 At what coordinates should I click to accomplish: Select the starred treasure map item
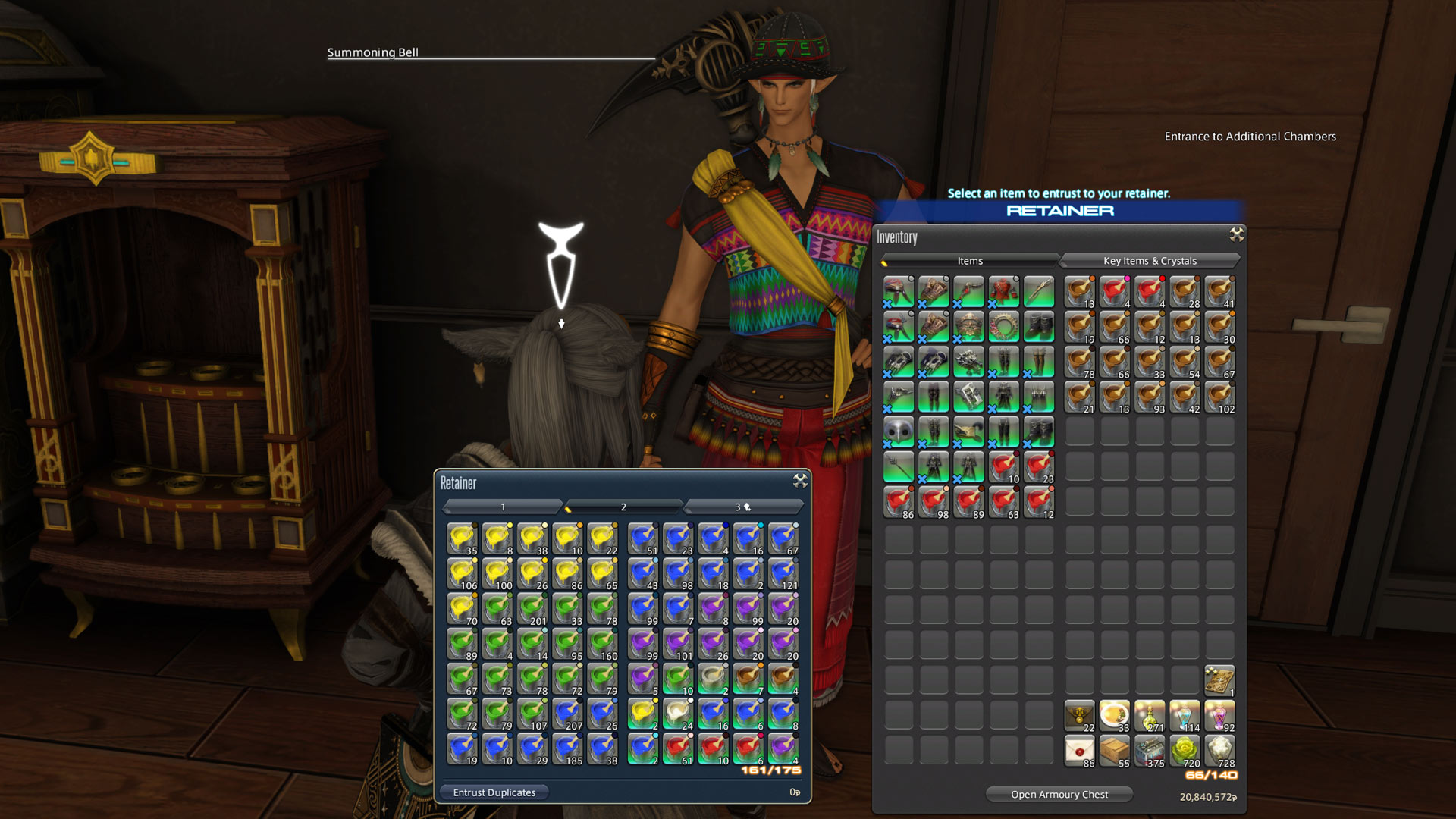(1219, 681)
